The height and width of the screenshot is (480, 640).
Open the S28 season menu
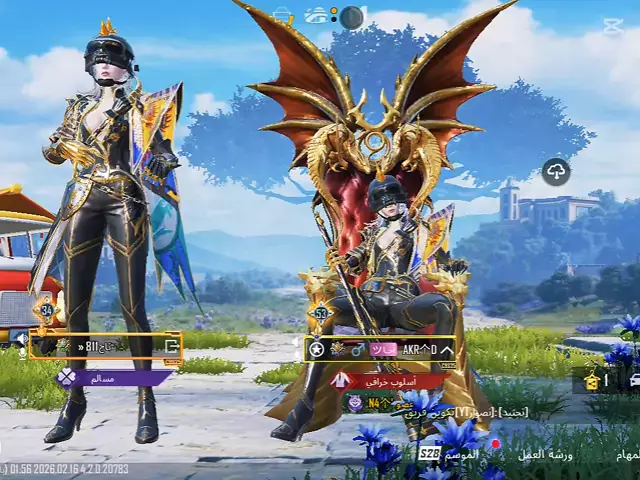430,454
